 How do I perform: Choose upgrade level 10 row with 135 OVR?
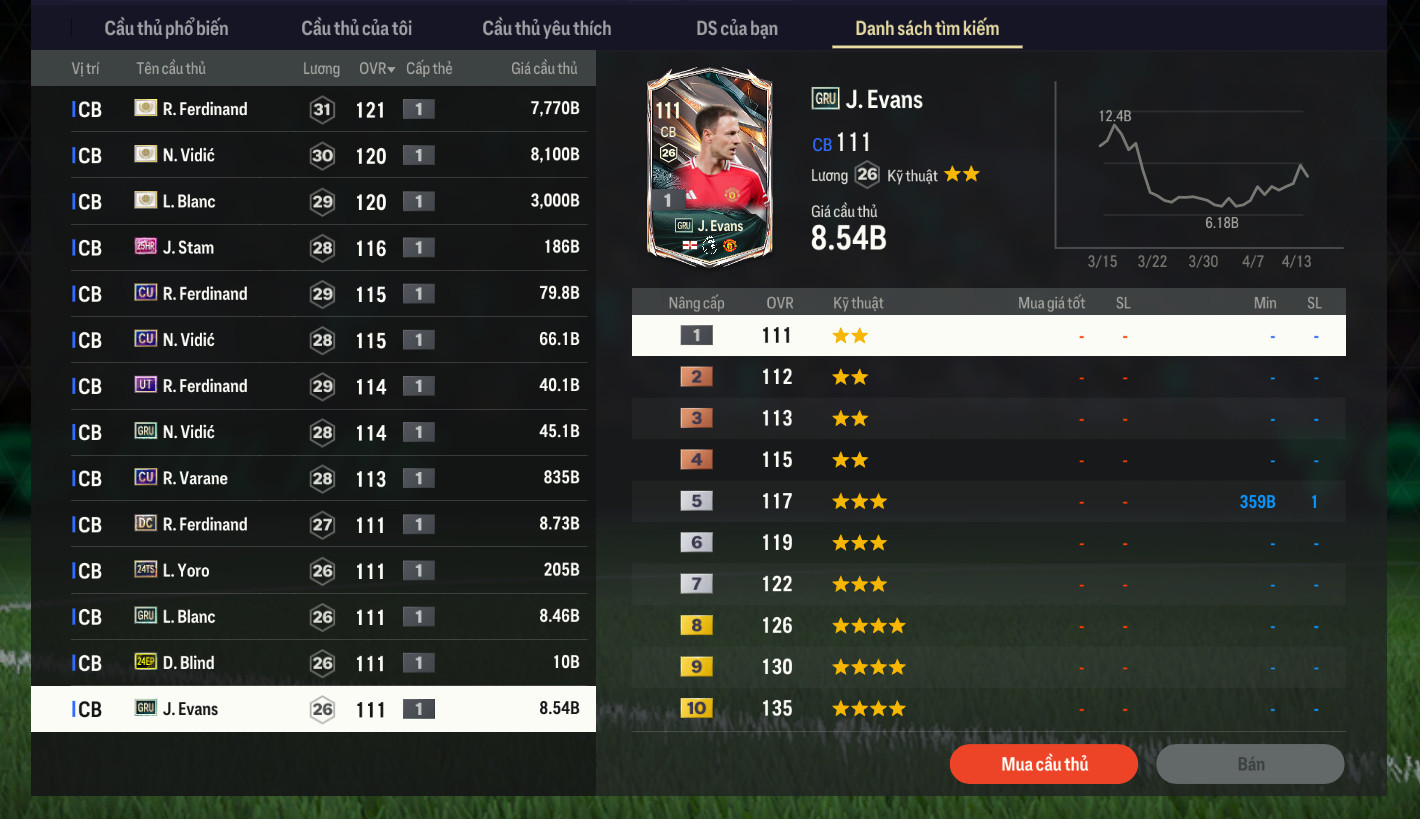click(988, 708)
